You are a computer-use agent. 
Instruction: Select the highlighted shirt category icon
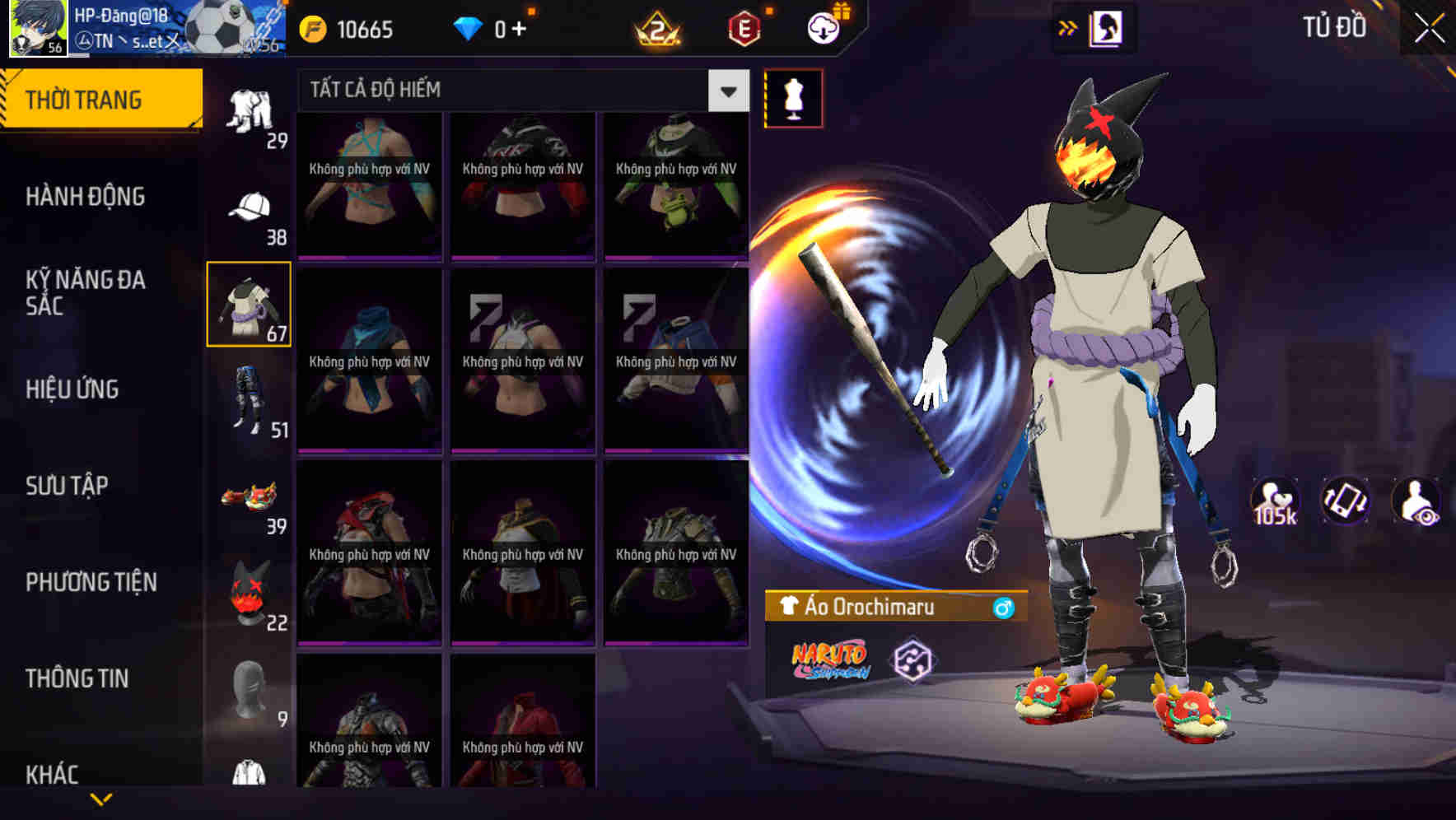(250, 305)
